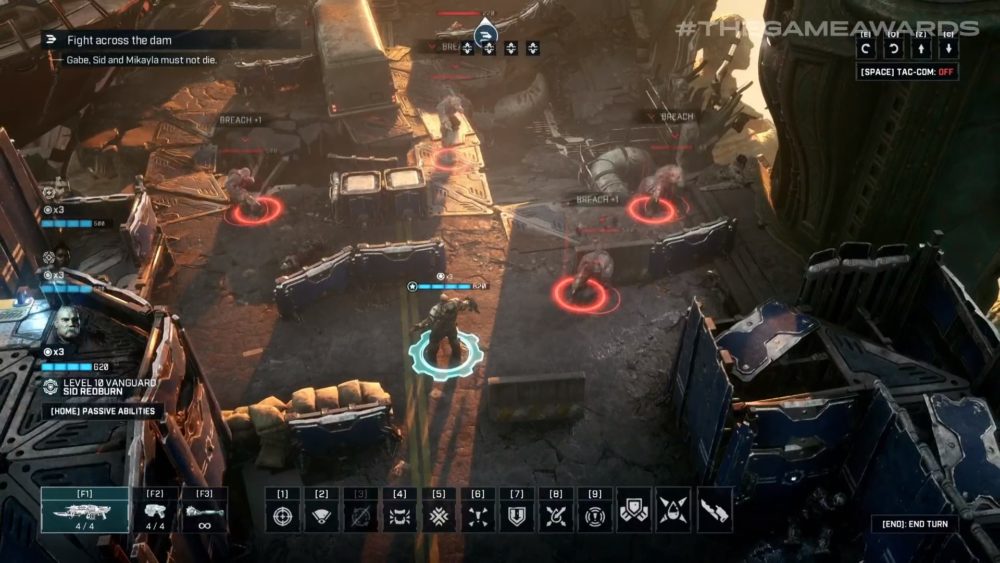This screenshot has width=1000, height=563.
Task: Choose the selected Vanguard unit on the battlefield
Action: click(x=445, y=345)
